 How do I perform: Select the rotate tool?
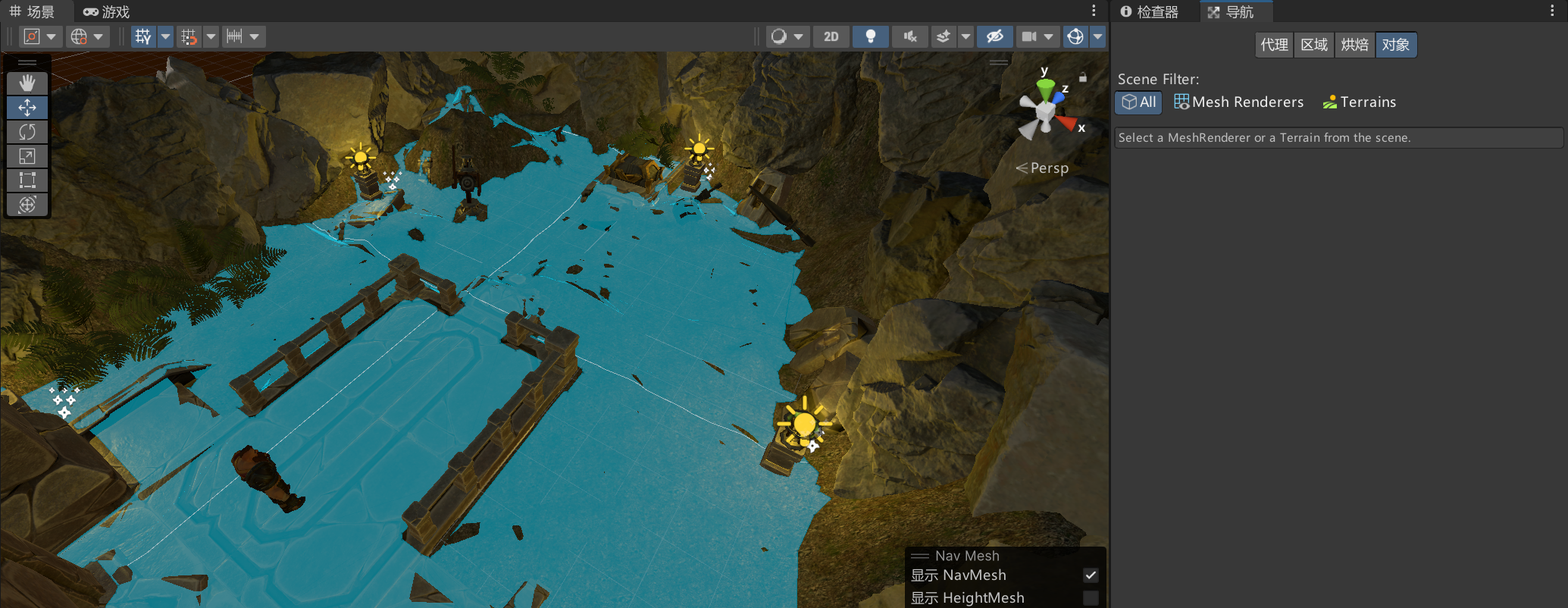(27, 132)
